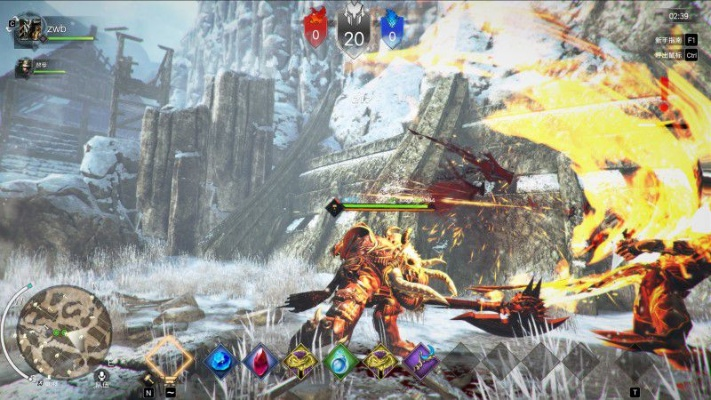This screenshot has height=400, width=711.
Task: Select the second teammate portrait
Action: point(23,68)
